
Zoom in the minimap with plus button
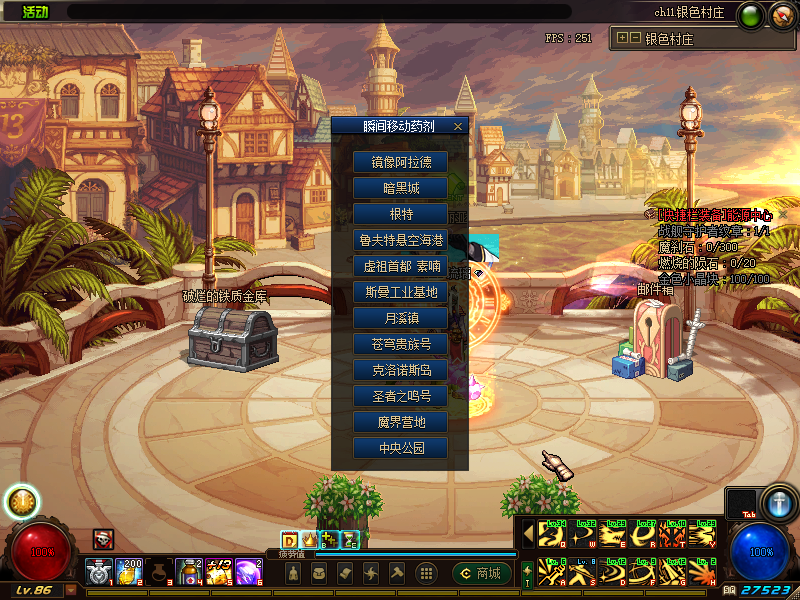623,39
